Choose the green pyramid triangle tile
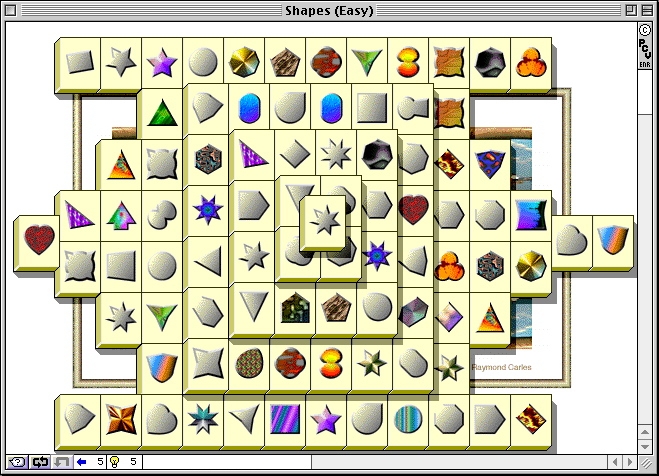Viewport: 659px width, 476px height. [x=162, y=112]
